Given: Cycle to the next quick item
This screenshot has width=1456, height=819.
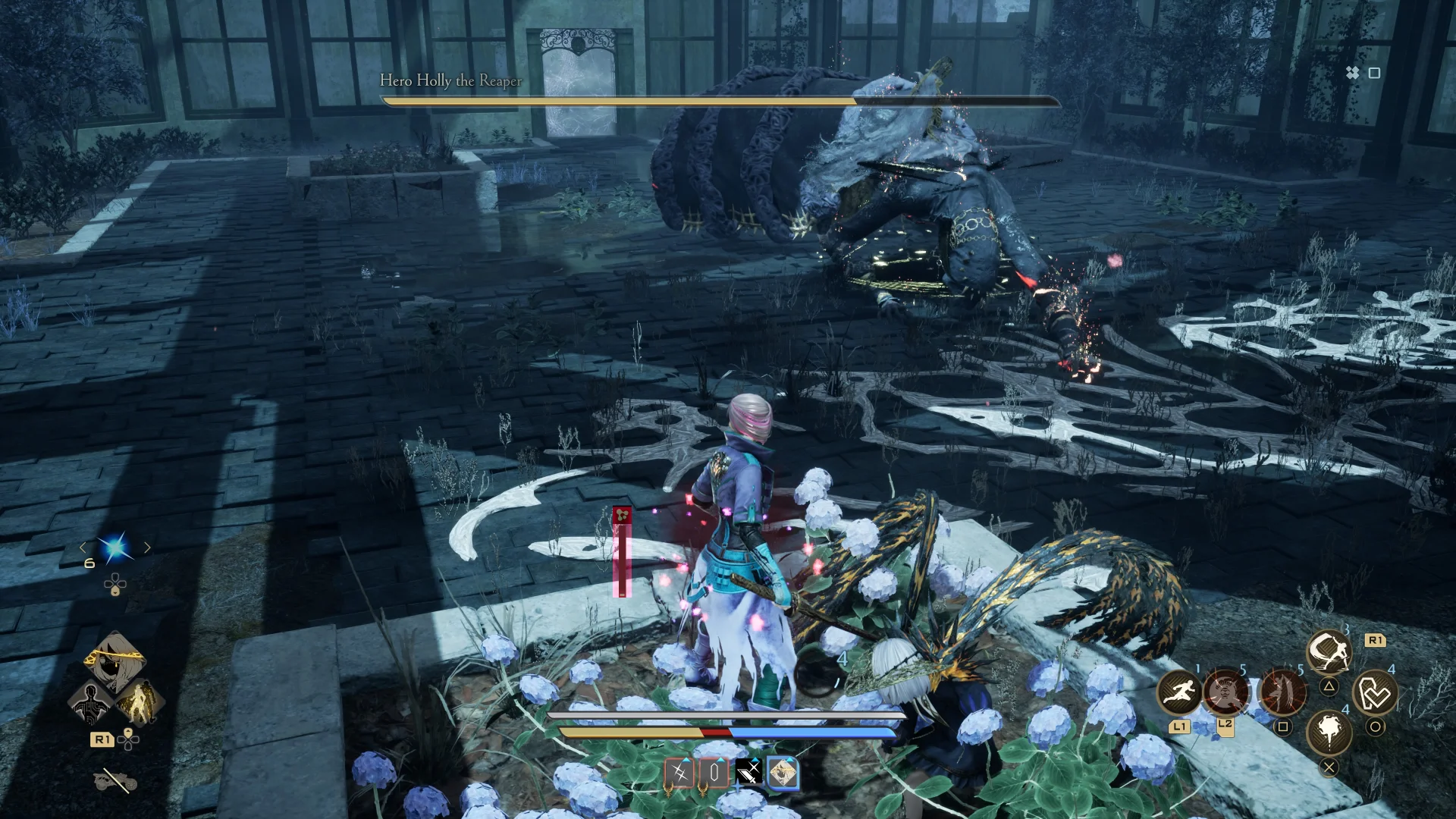Looking at the screenshot, I should (148, 548).
